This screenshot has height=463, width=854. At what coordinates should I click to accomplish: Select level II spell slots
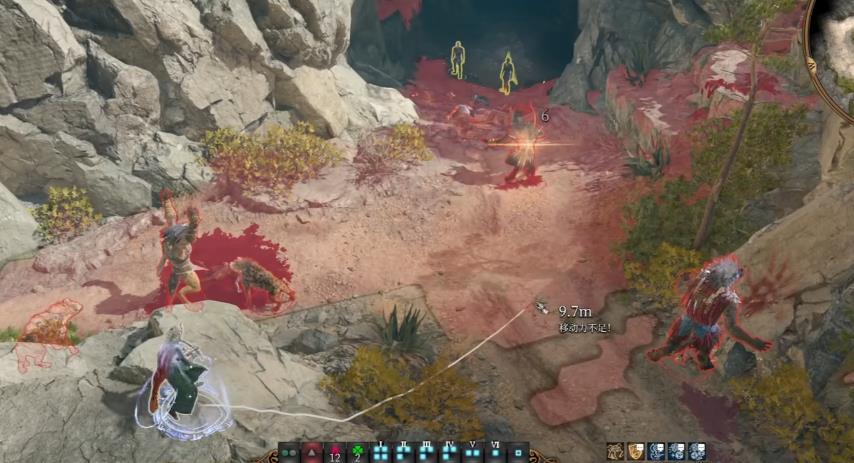[404, 453]
